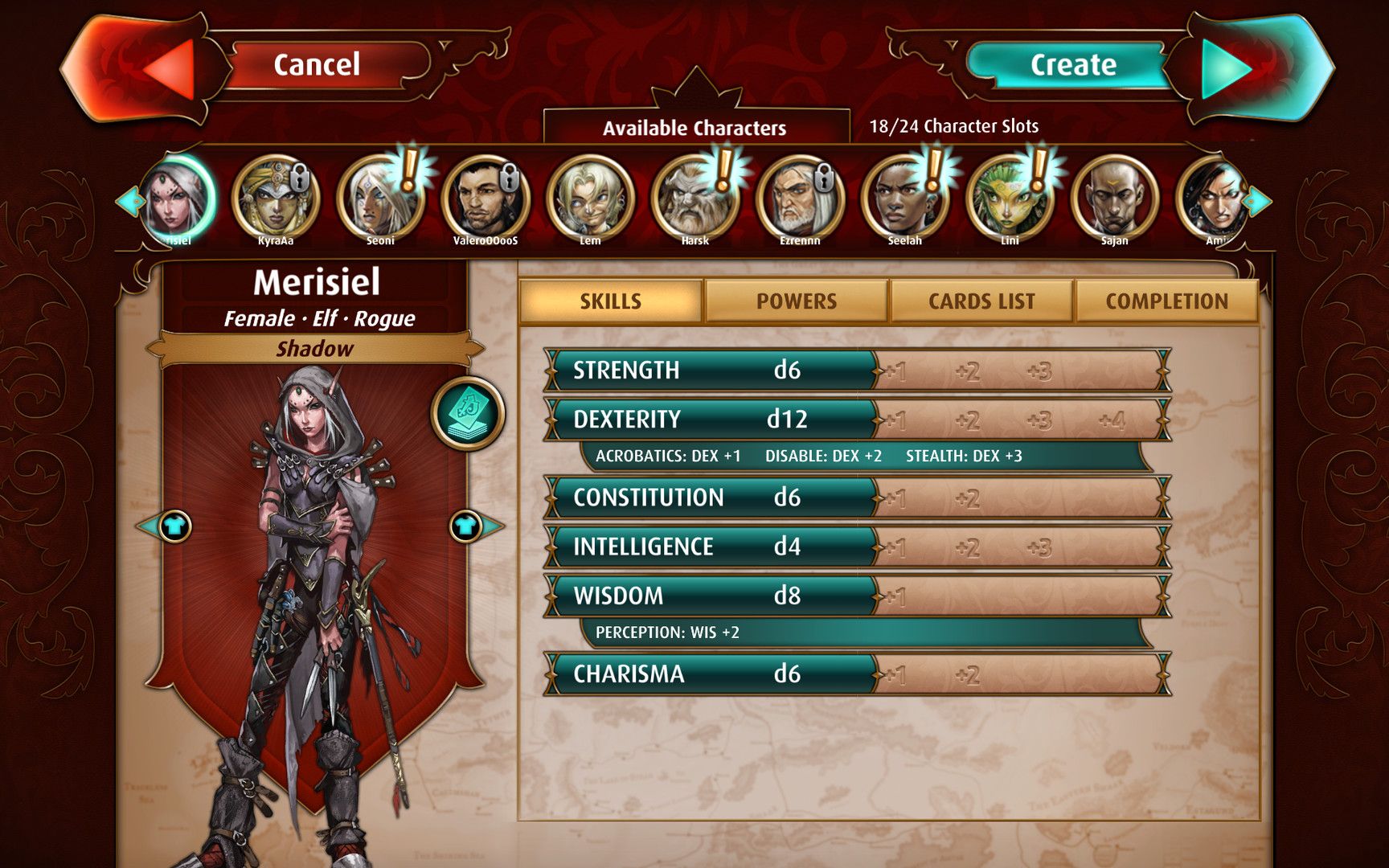Choose Lem the bard portrait
The width and height of the screenshot is (1389, 868).
[x=590, y=199]
